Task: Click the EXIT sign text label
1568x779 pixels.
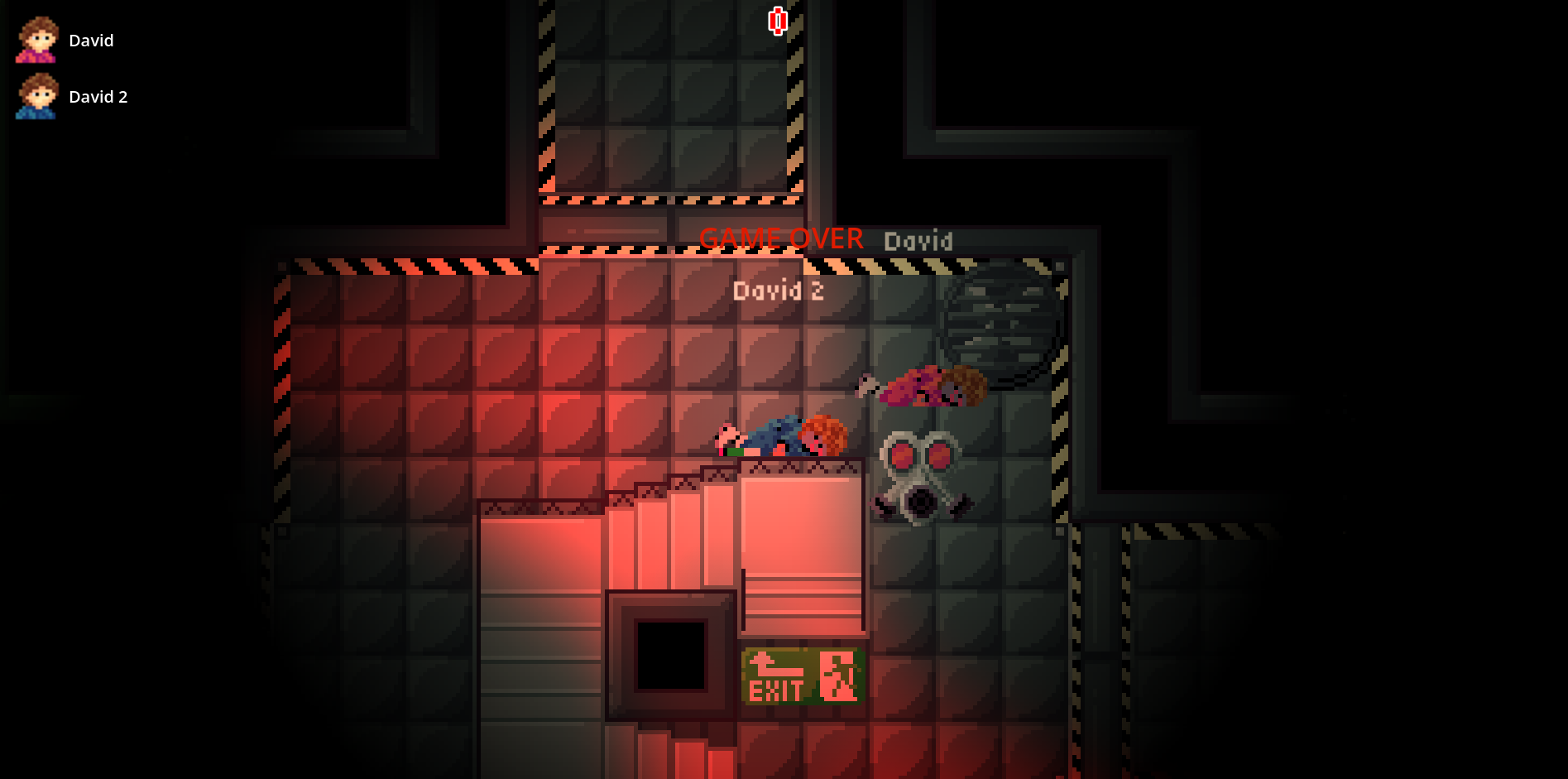Action: pos(776,689)
